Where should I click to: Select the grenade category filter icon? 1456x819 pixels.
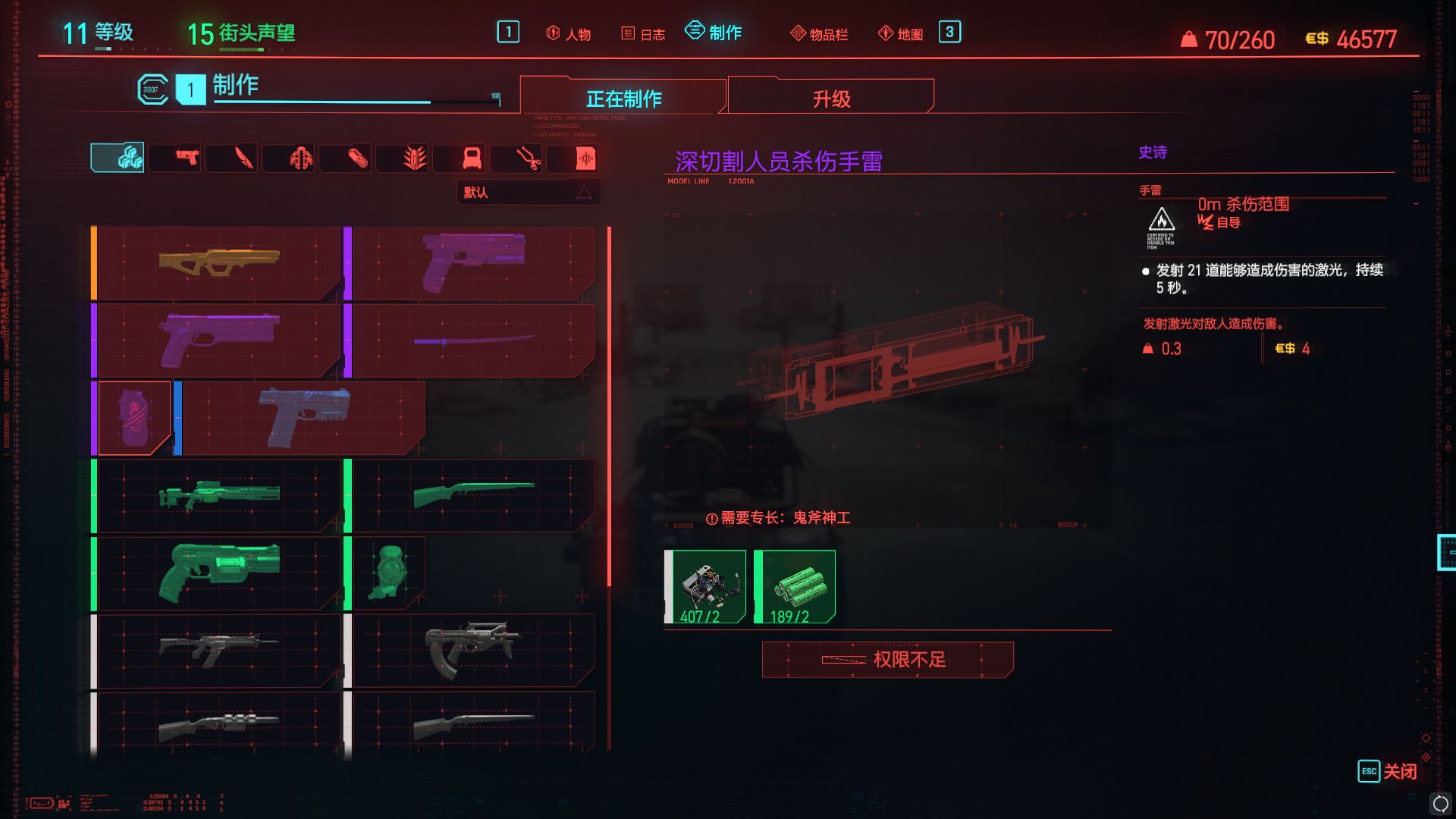tap(402, 158)
